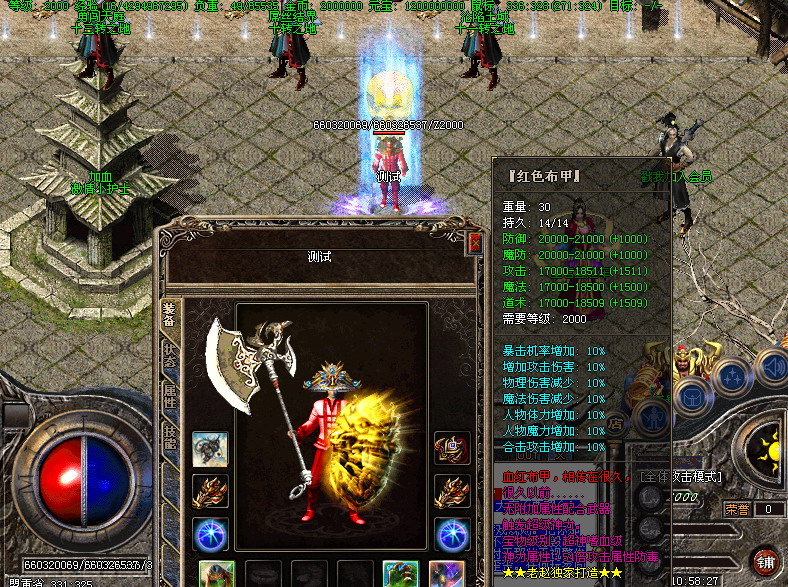Open the 状态 status tab
Screen dimensions: 788x587
coord(169,354)
